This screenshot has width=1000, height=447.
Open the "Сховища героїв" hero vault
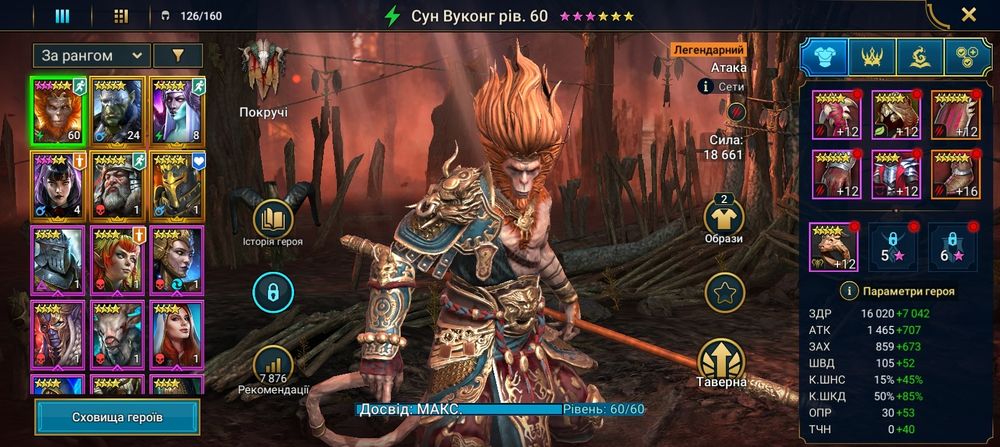(117, 417)
